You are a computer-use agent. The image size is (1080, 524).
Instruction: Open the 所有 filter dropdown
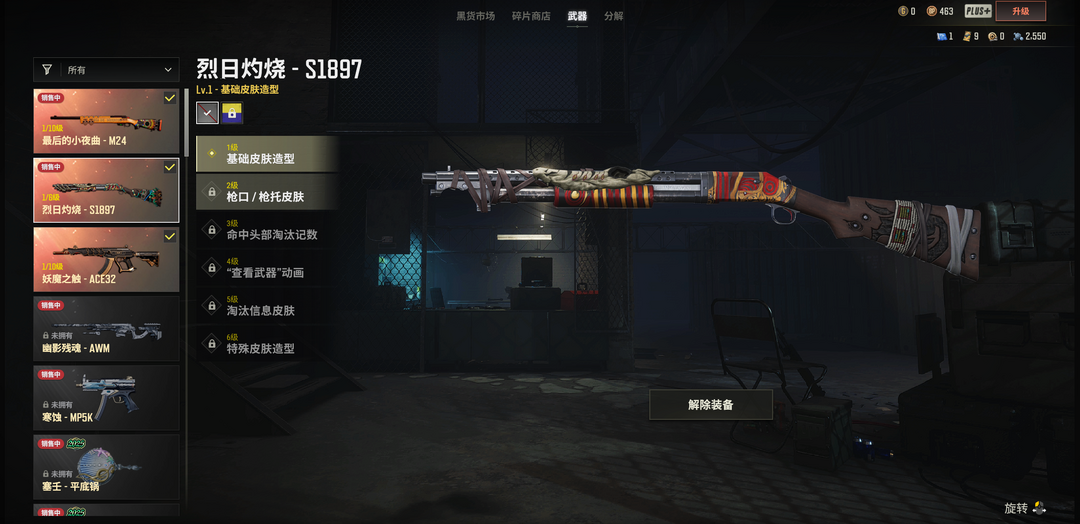pyautogui.click(x=106, y=70)
